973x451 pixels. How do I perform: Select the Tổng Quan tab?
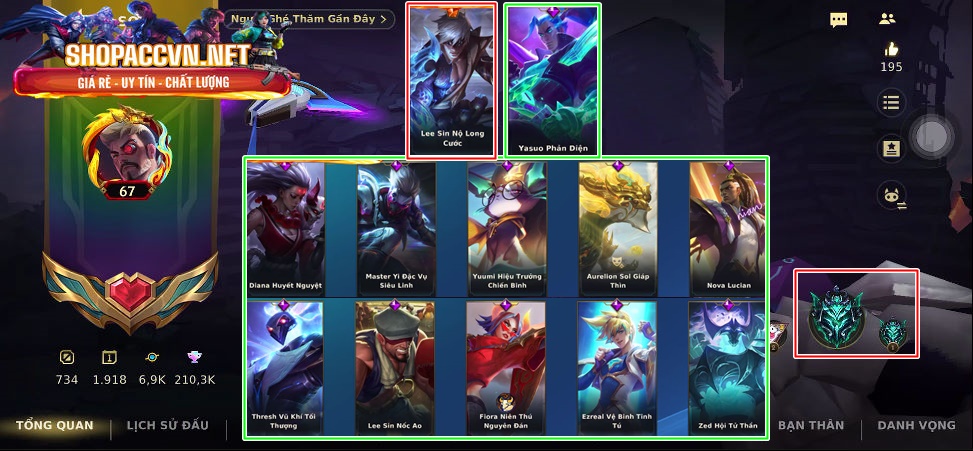(54, 426)
